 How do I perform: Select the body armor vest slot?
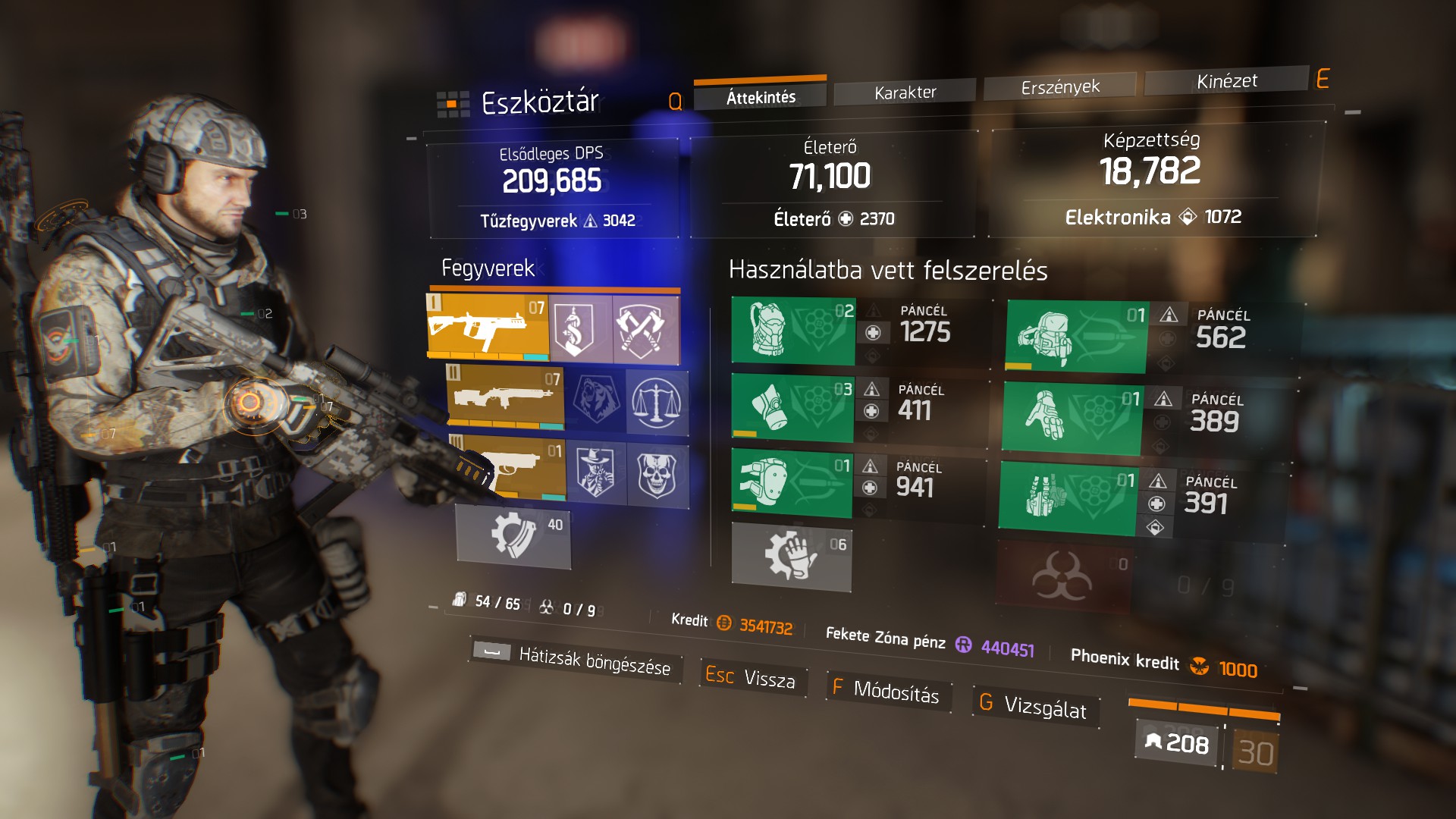(x=793, y=331)
